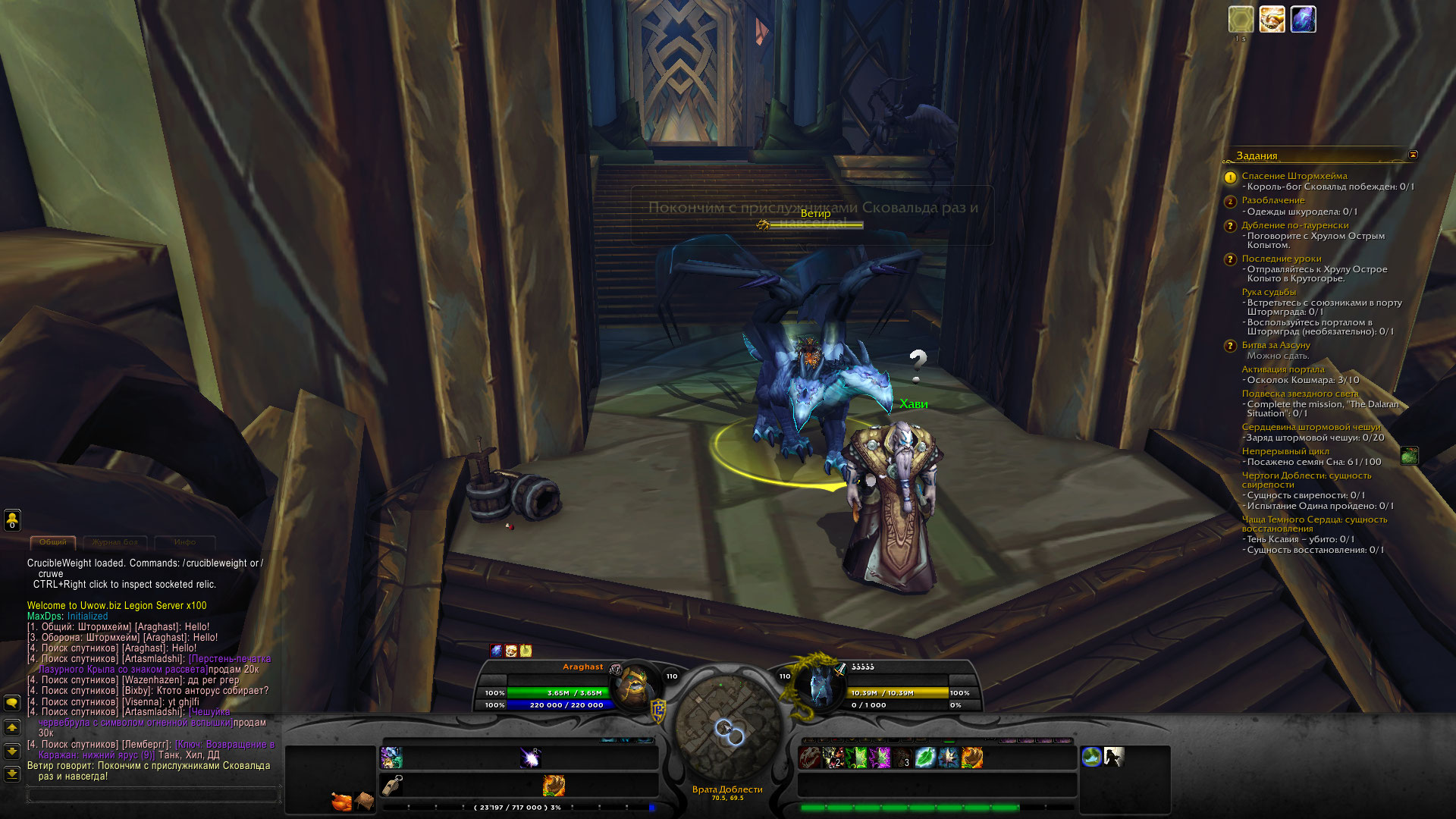Select the Разоблачение quest entry

coord(1272,200)
